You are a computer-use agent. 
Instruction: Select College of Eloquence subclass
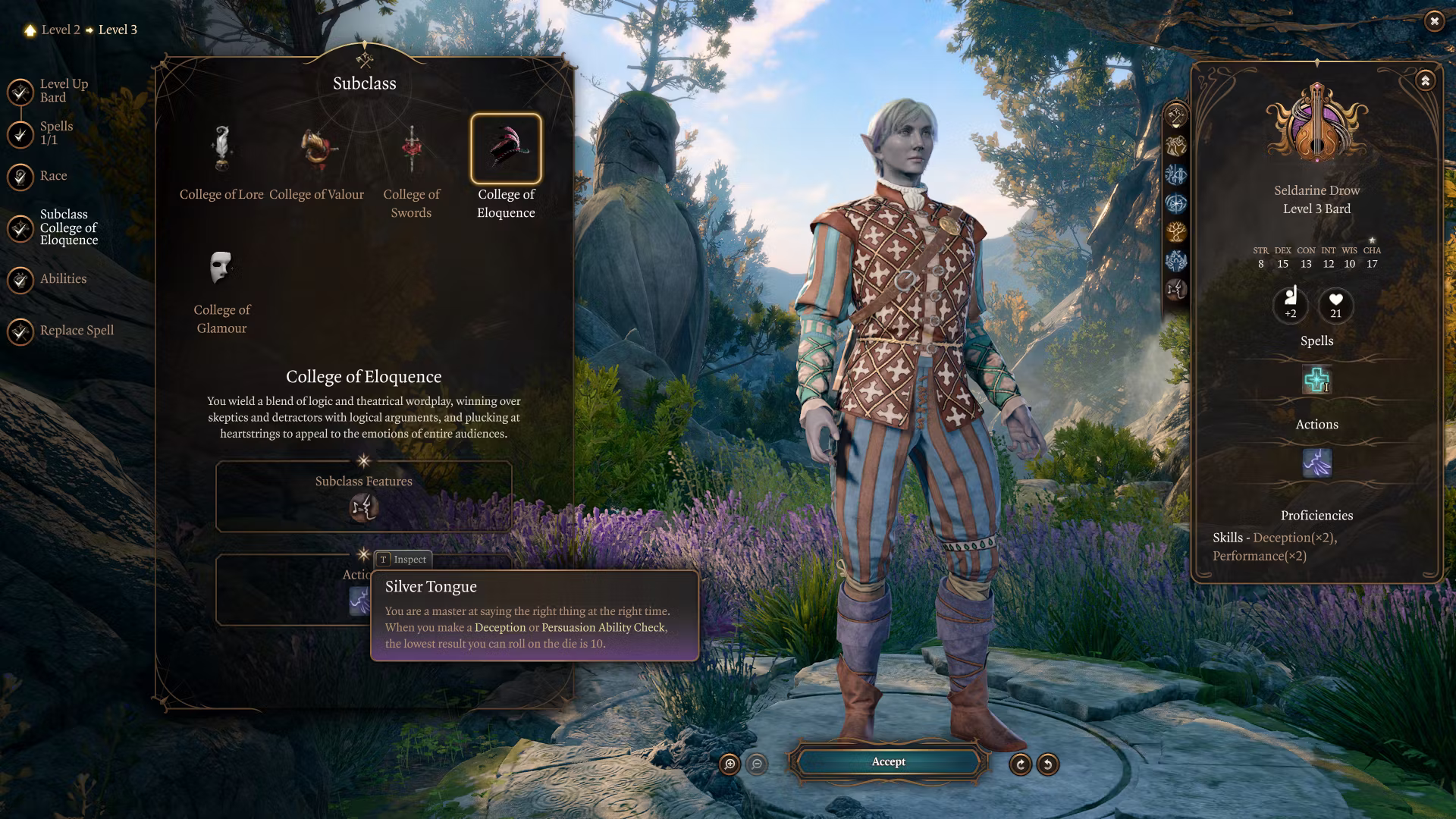pos(506,149)
